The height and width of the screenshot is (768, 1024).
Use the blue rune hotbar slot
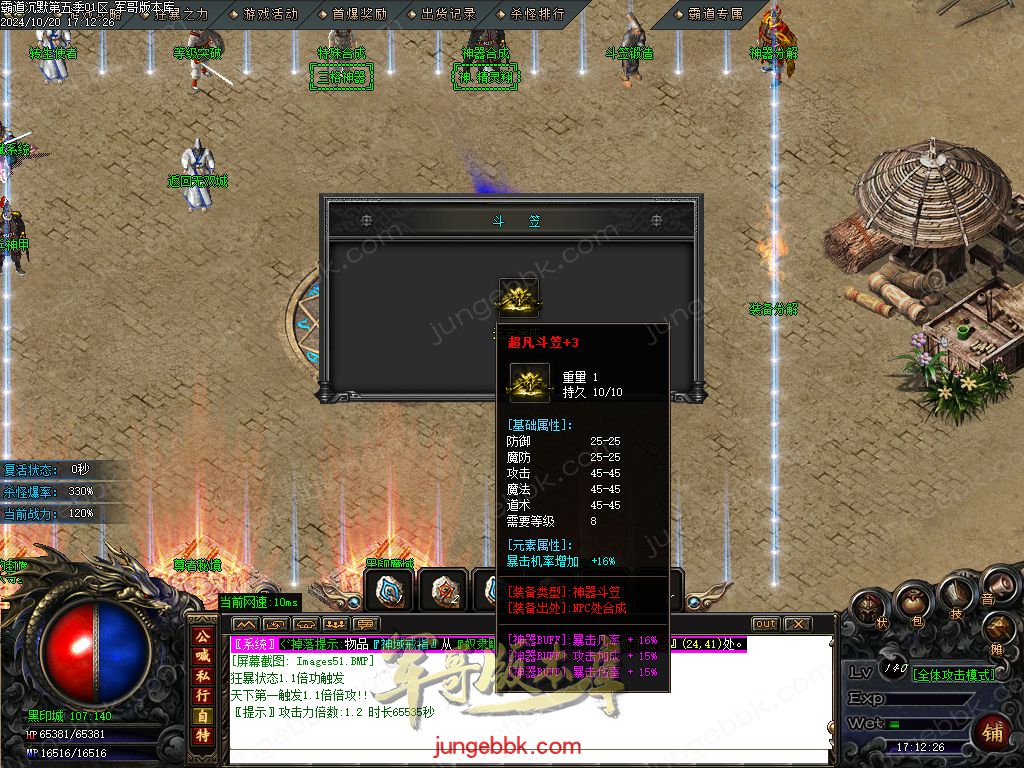(x=388, y=590)
